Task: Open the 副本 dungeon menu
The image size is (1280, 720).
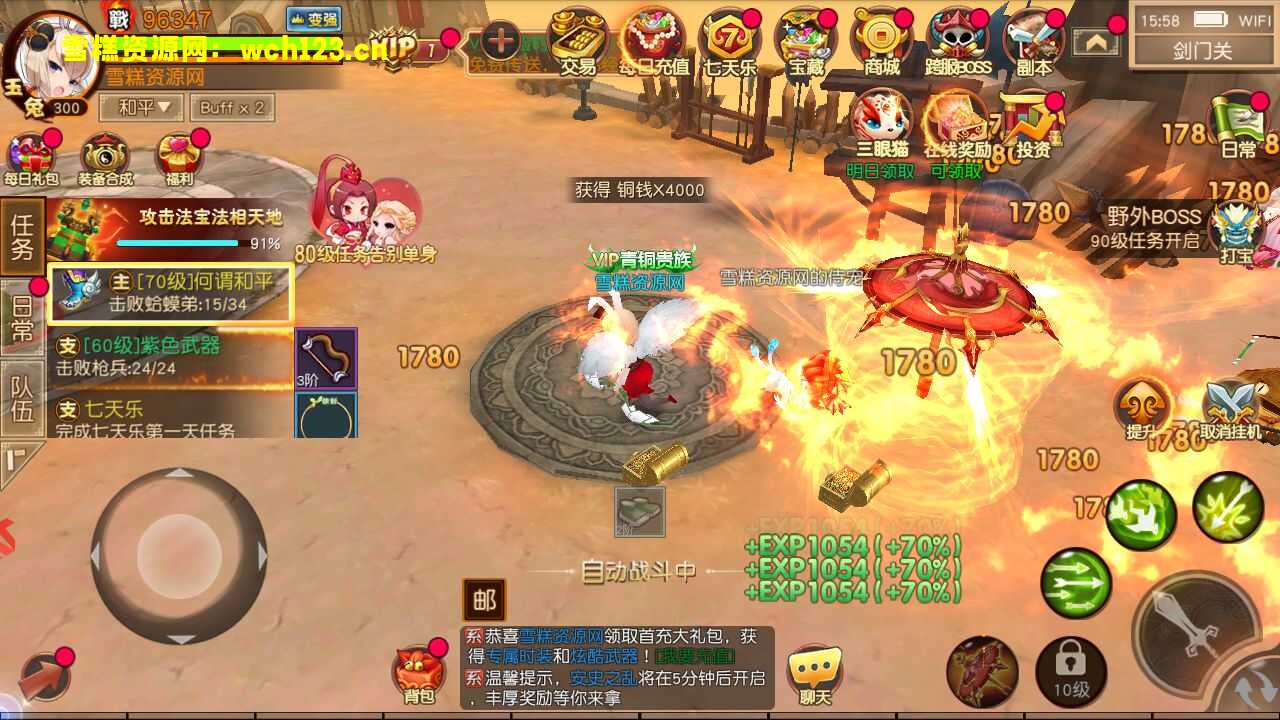Action: [1033, 42]
